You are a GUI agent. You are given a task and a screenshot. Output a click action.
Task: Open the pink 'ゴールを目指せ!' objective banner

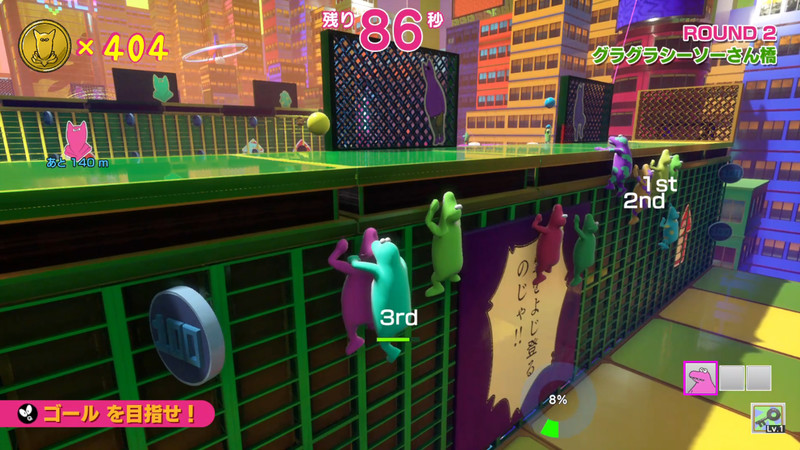click(x=108, y=411)
